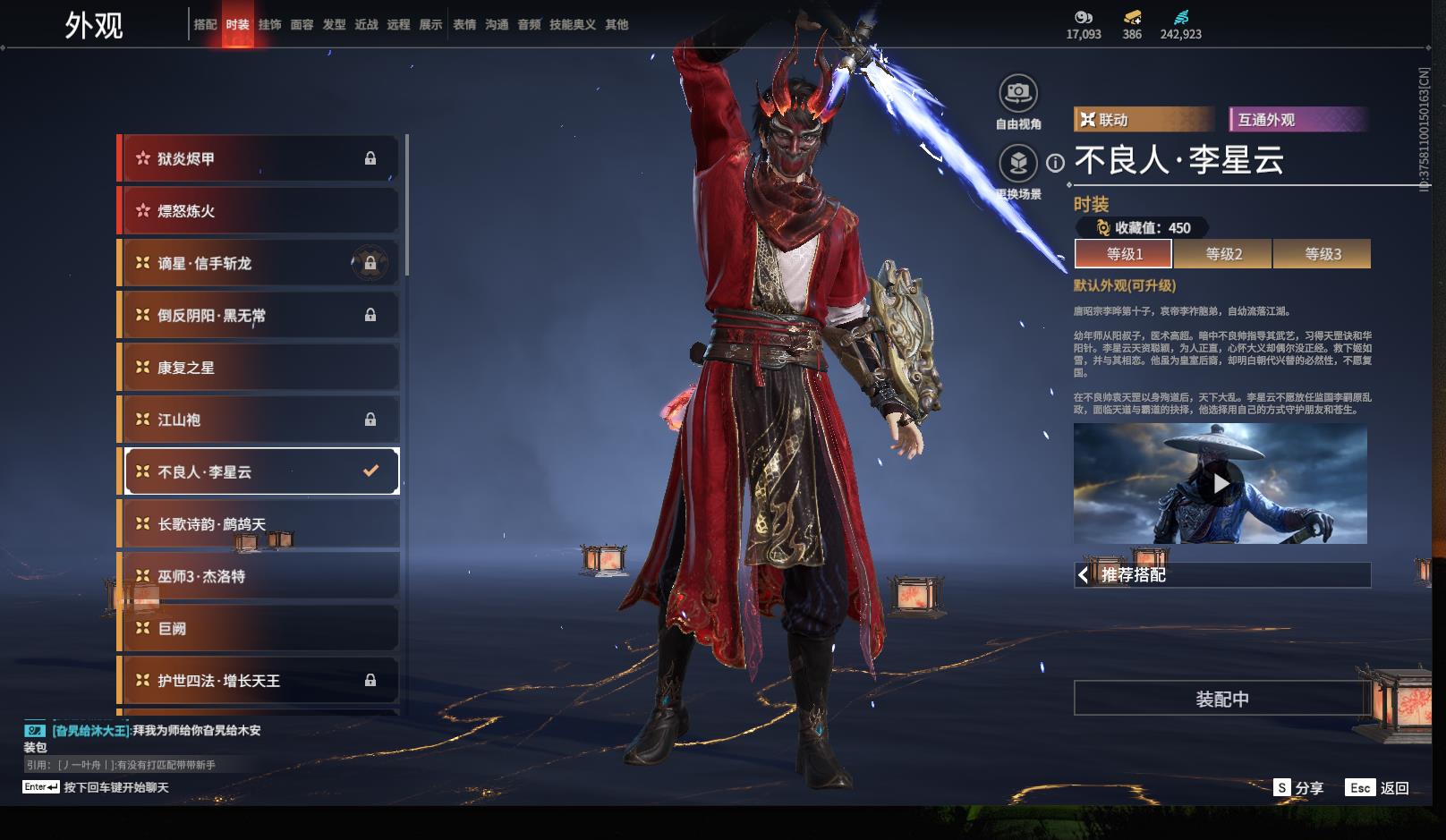Open the 挂饰 tab
The image size is (1446, 840).
pyautogui.click(x=269, y=24)
